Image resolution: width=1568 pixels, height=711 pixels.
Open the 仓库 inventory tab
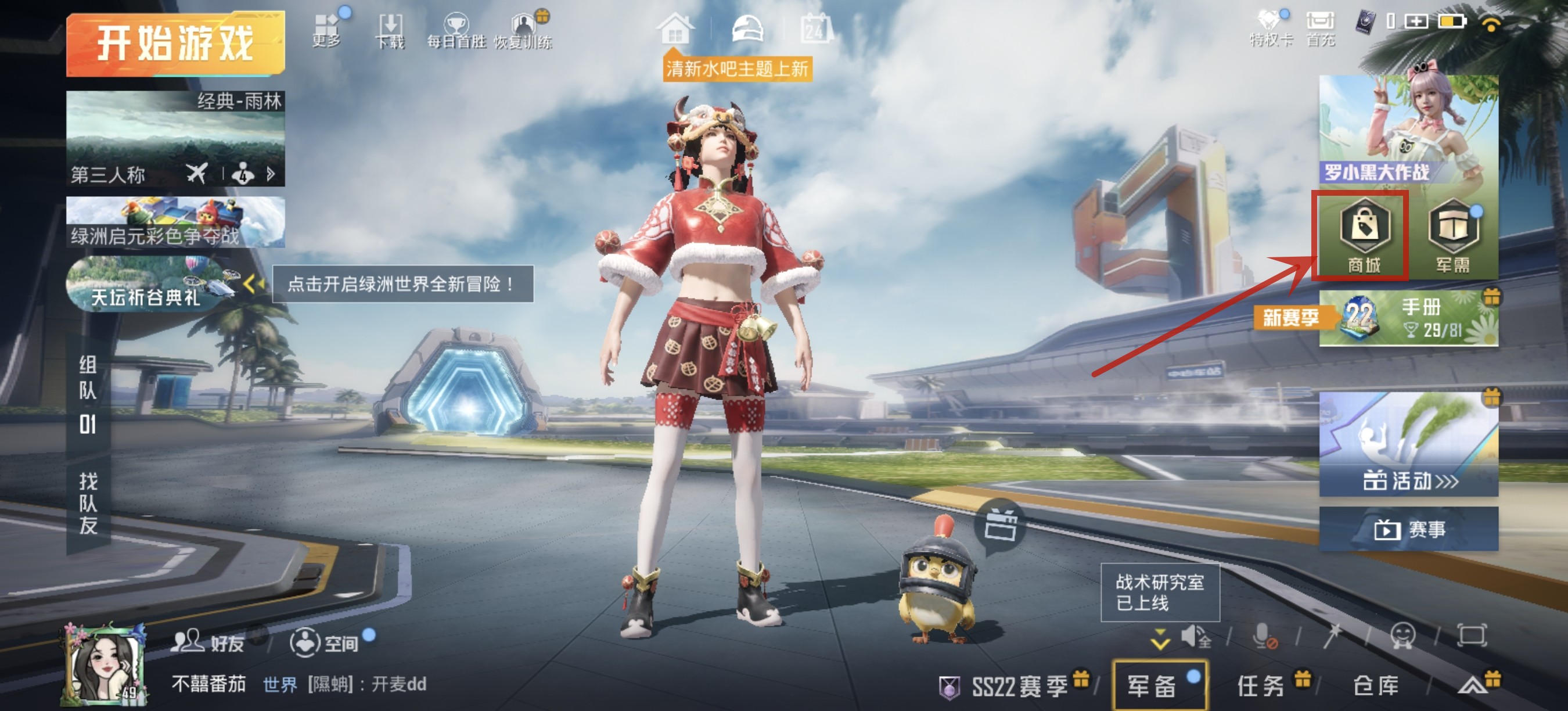click(x=1375, y=686)
